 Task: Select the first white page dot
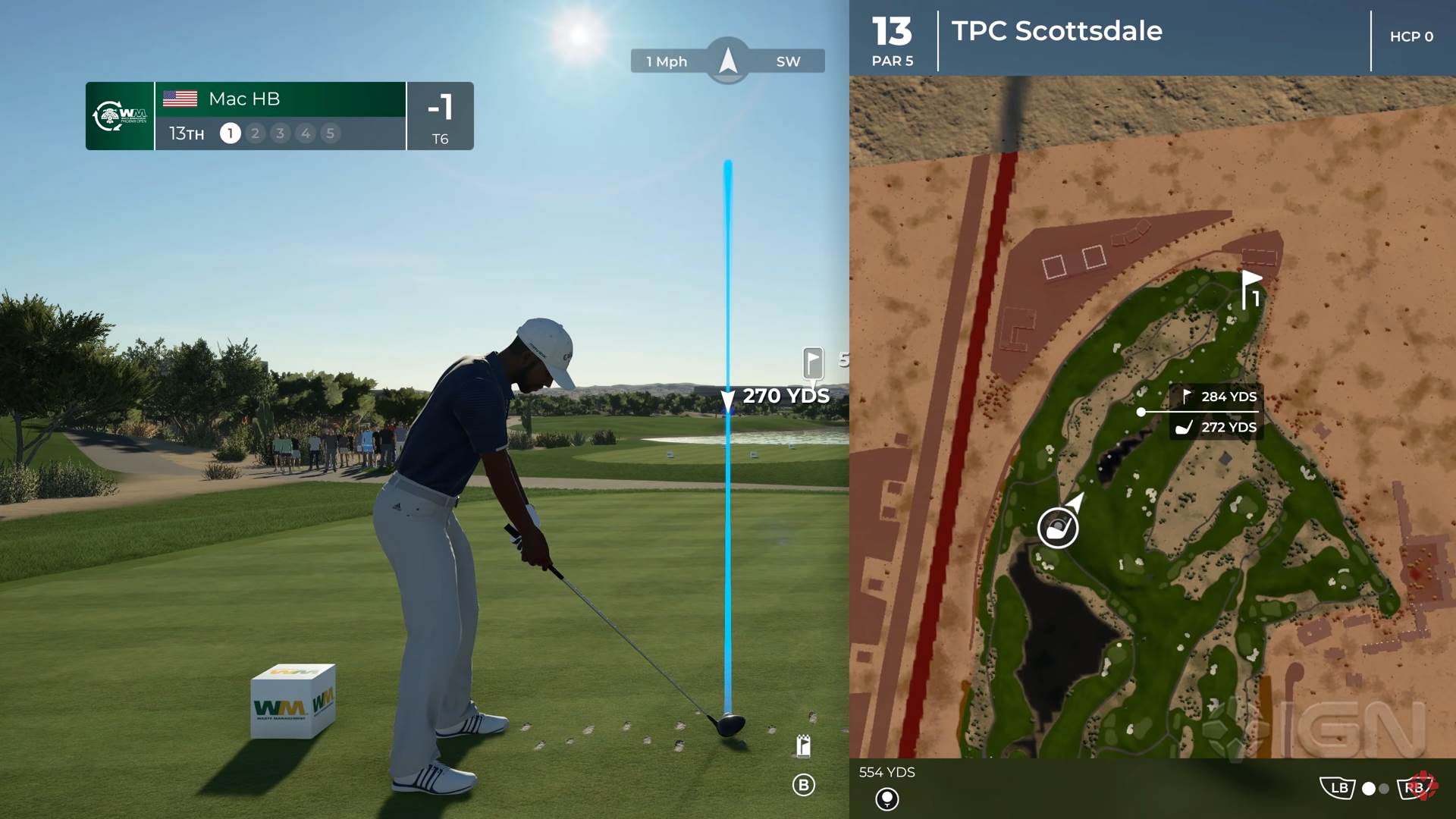tap(1369, 789)
